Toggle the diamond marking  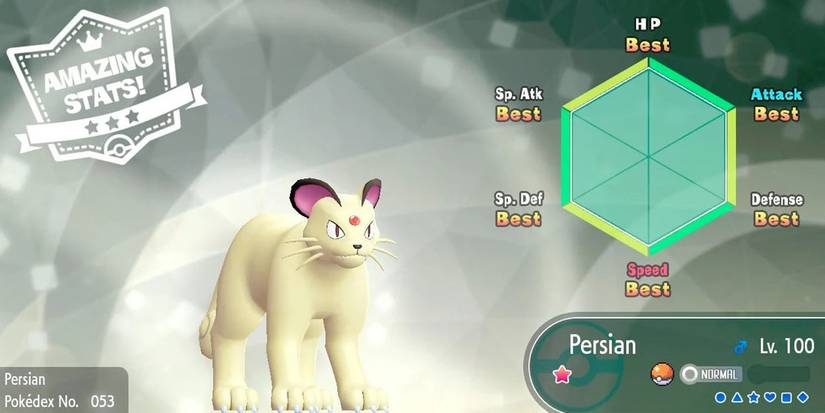tap(803, 398)
